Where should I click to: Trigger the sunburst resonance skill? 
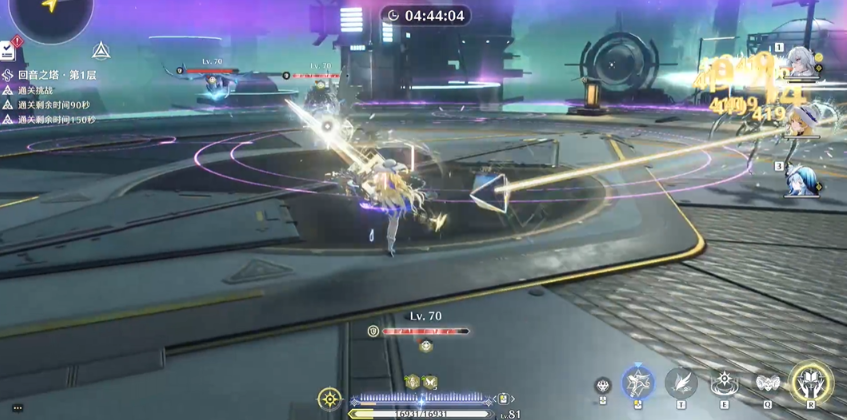(x=724, y=383)
